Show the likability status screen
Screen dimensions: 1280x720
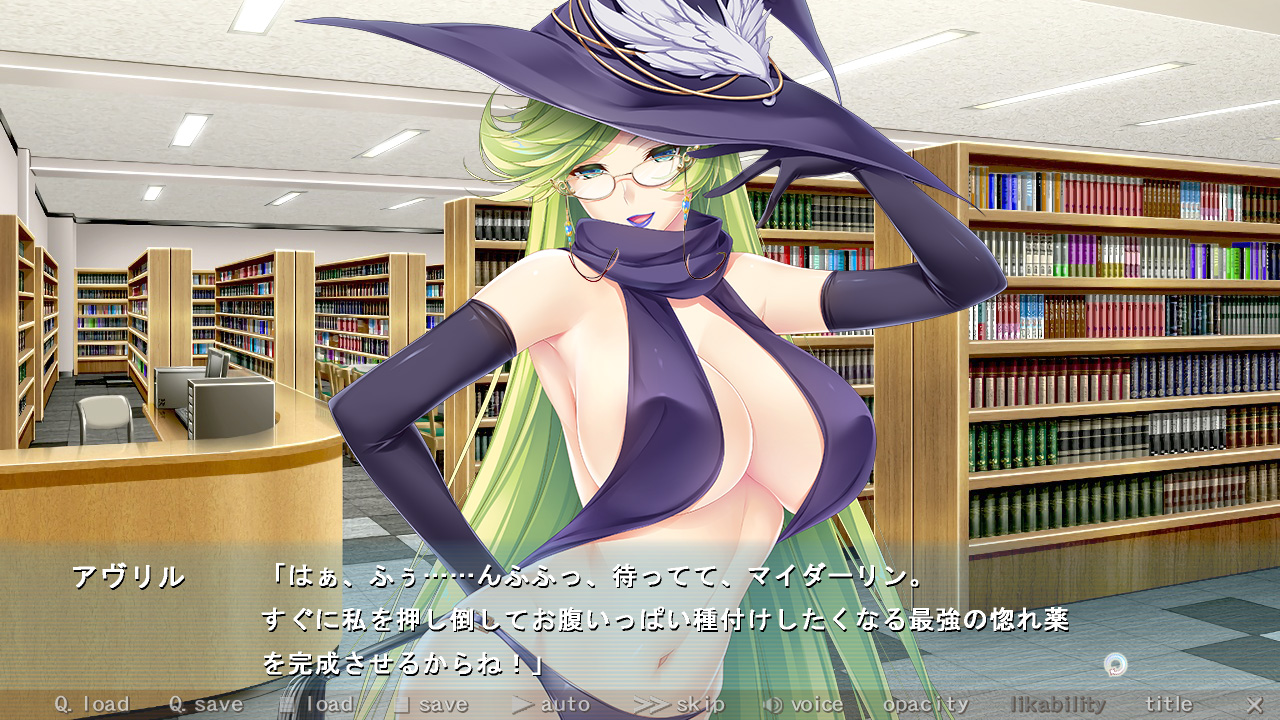[x=1058, y=704]
